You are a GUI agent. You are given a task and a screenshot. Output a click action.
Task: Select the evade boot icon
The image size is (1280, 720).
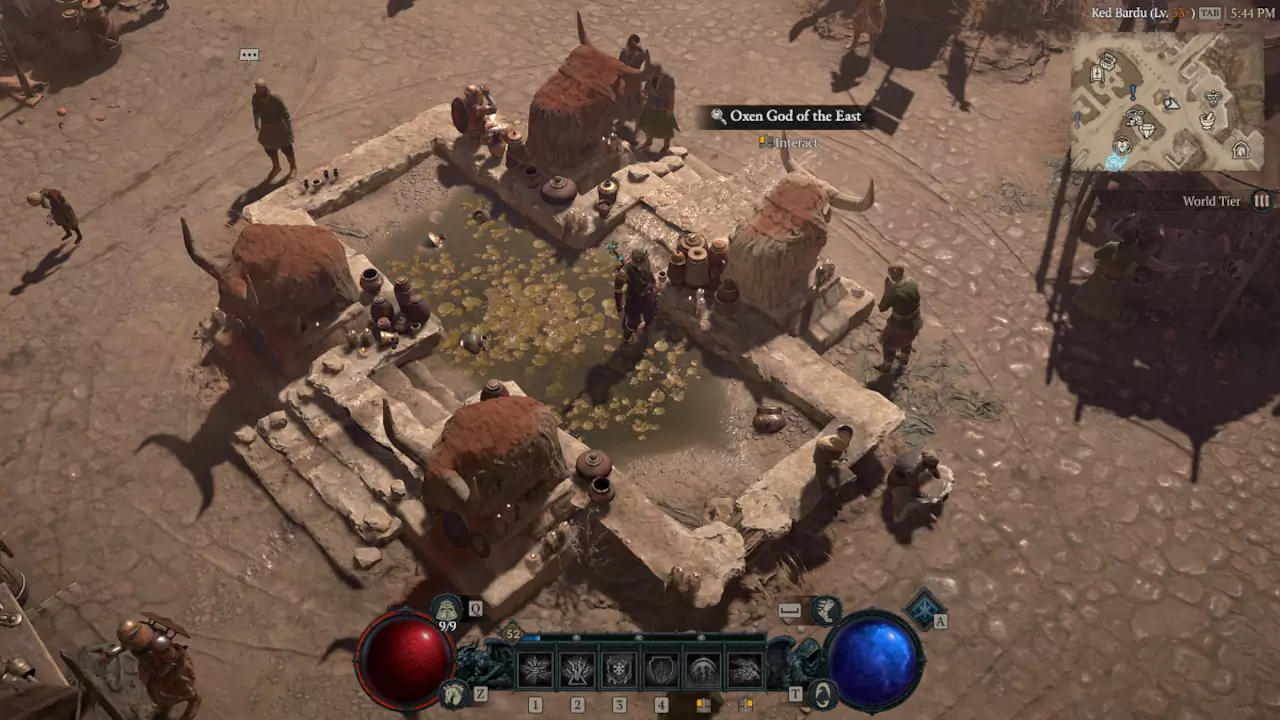click(x=826, y=609)
